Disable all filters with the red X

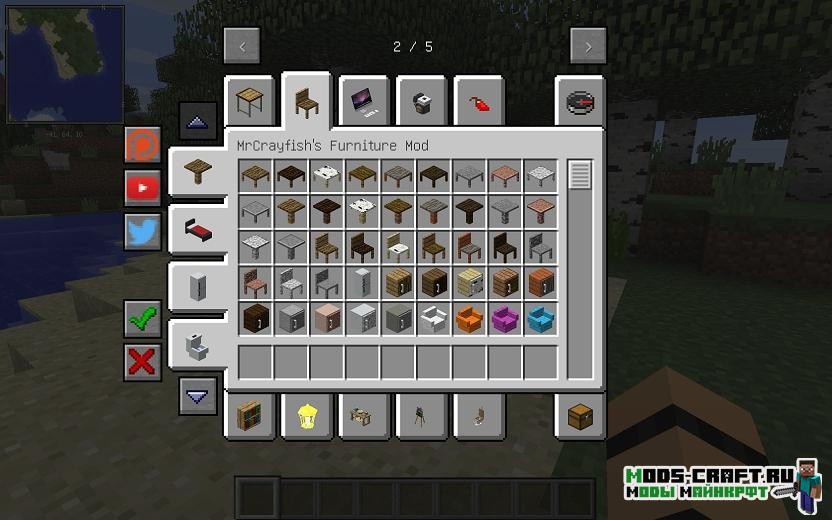coord(143,362)
